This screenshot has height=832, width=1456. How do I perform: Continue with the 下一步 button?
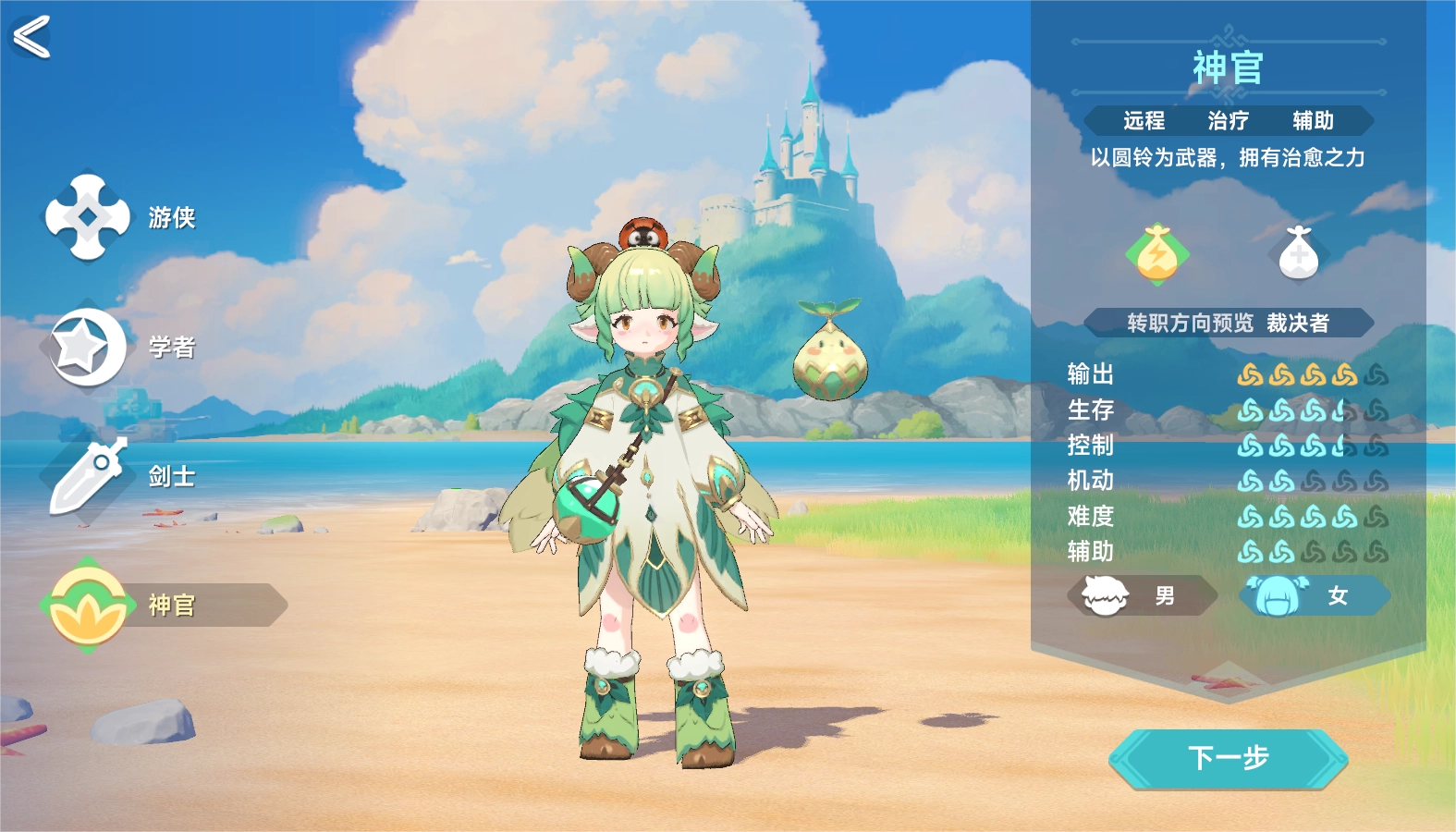click(1228, 759)
